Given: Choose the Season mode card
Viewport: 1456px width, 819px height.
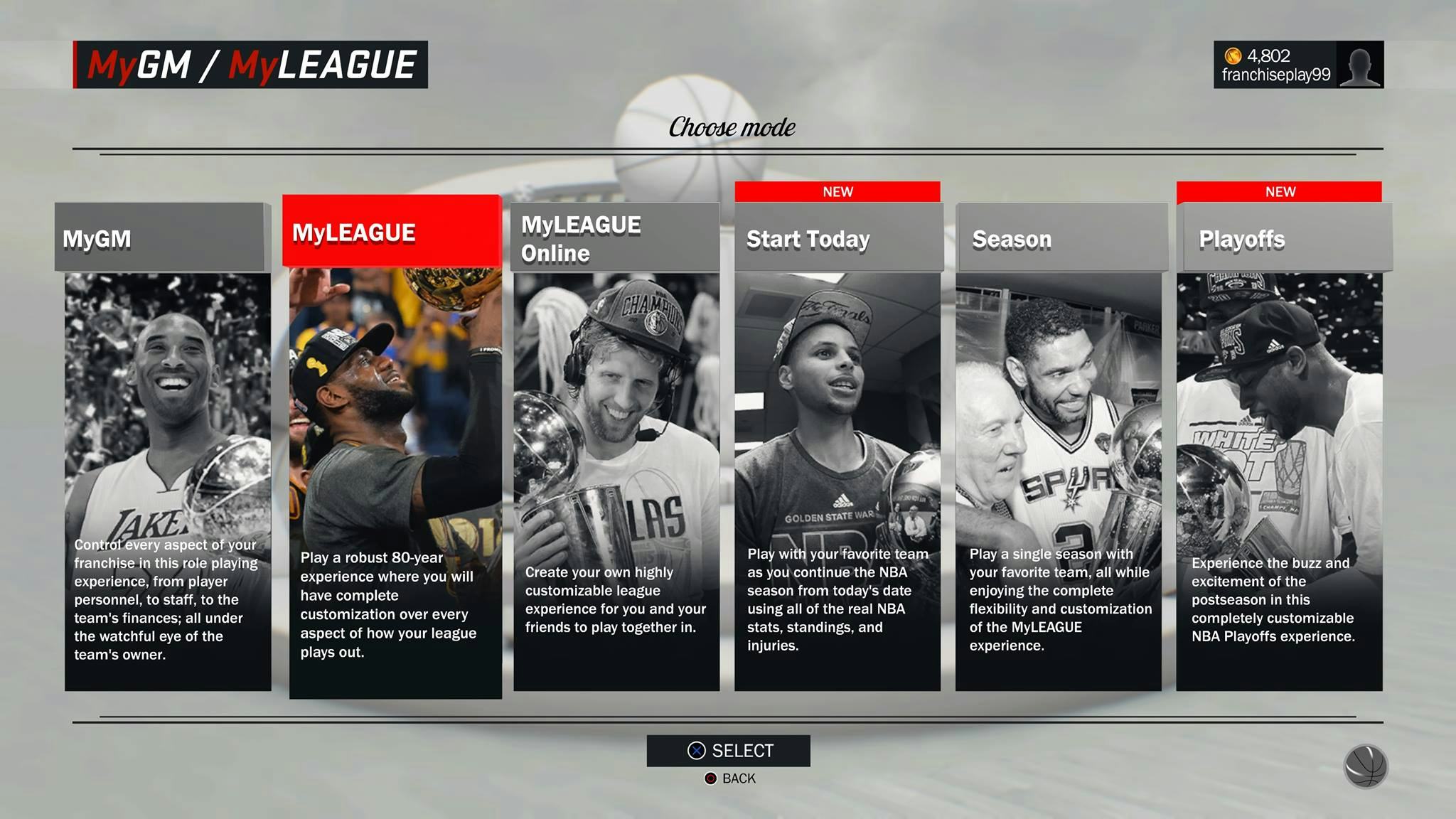Looking at the screenshot, I should [x=1059, y=446].
